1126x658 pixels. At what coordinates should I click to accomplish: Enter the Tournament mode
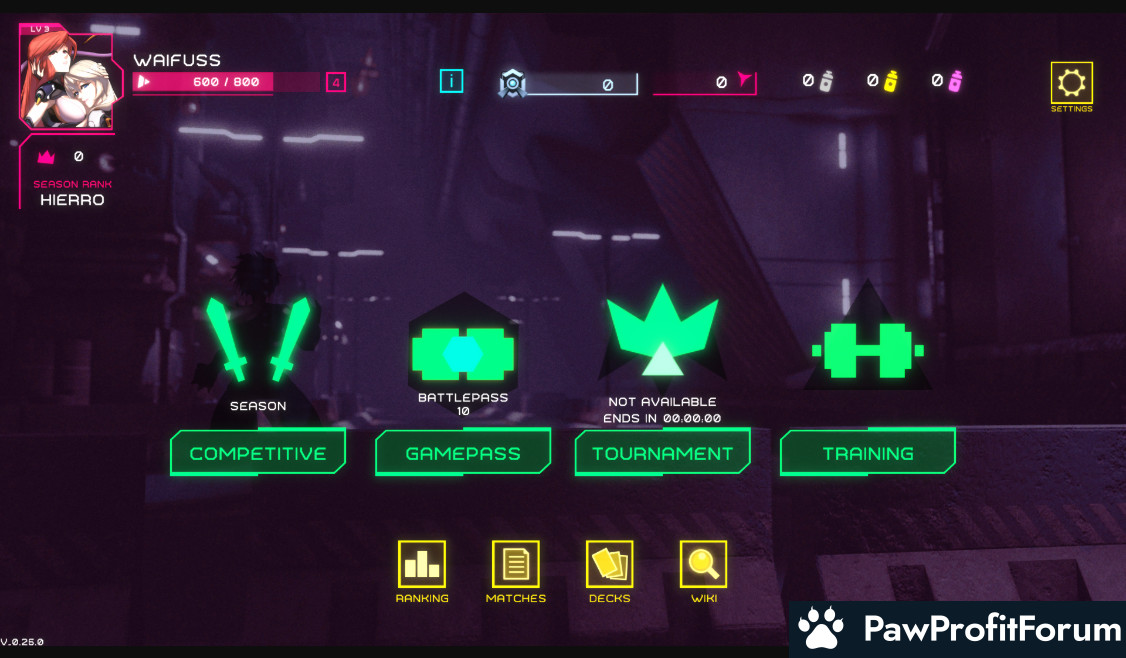(x=662, y=453)
